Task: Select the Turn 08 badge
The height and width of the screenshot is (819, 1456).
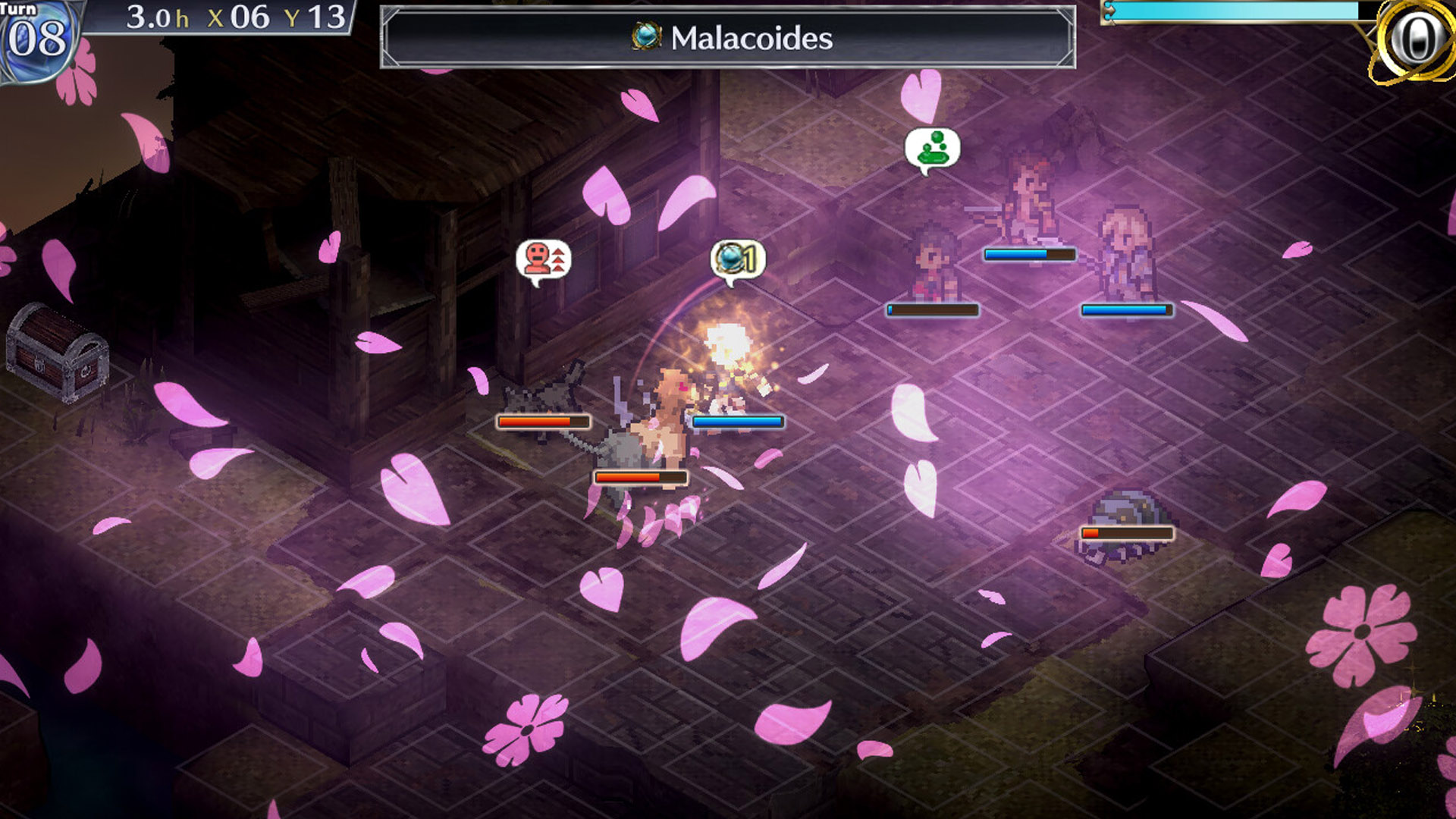Action: click(36, 37)
